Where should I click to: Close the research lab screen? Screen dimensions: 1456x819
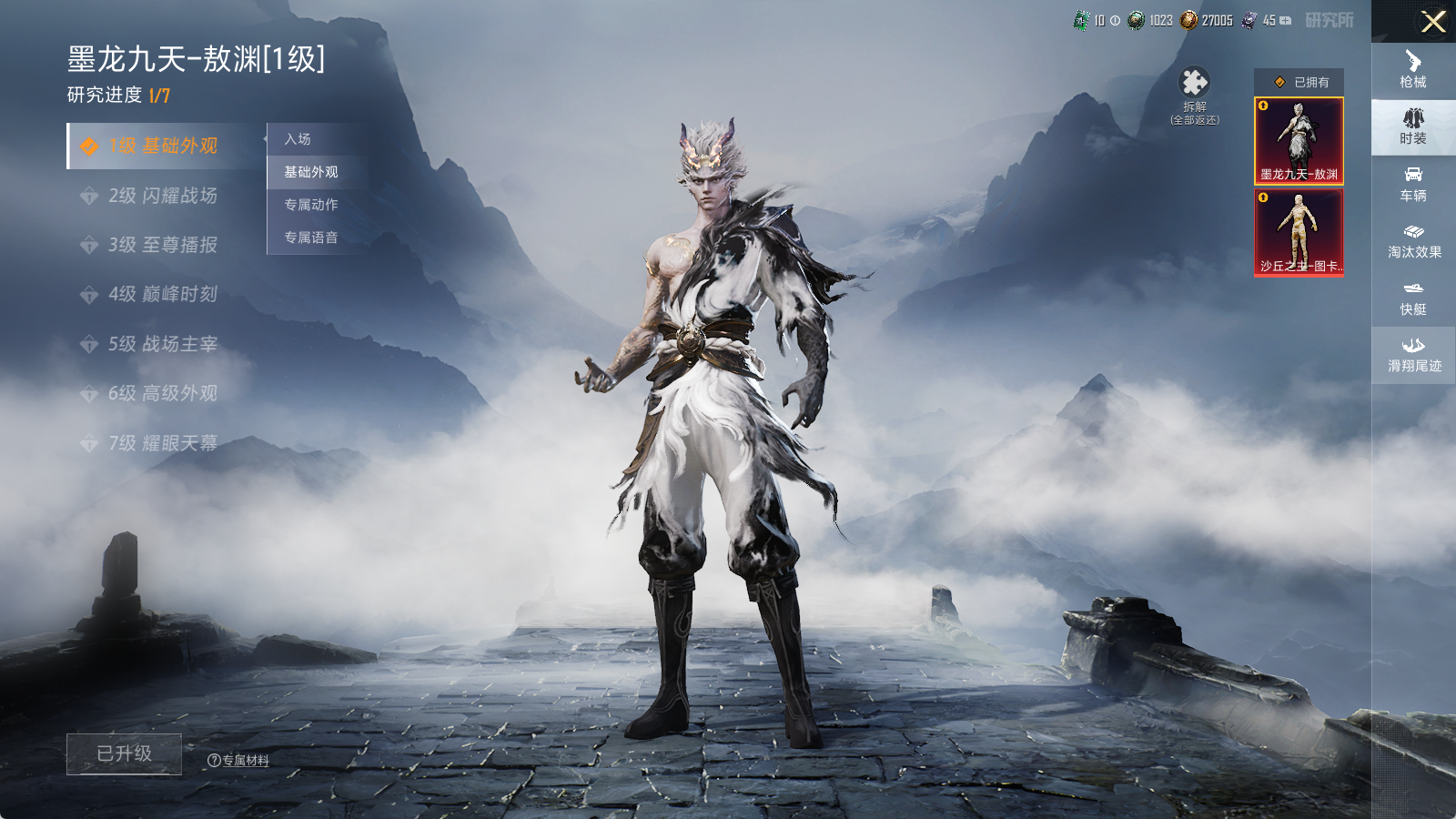click(x=1433, y=22)
